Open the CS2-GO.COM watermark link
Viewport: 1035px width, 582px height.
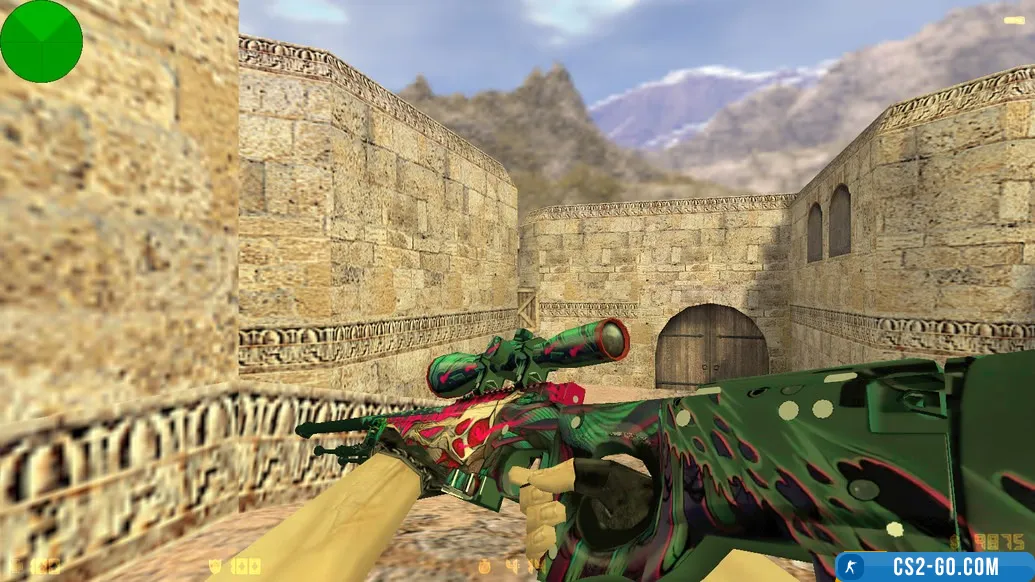[934, 567]
